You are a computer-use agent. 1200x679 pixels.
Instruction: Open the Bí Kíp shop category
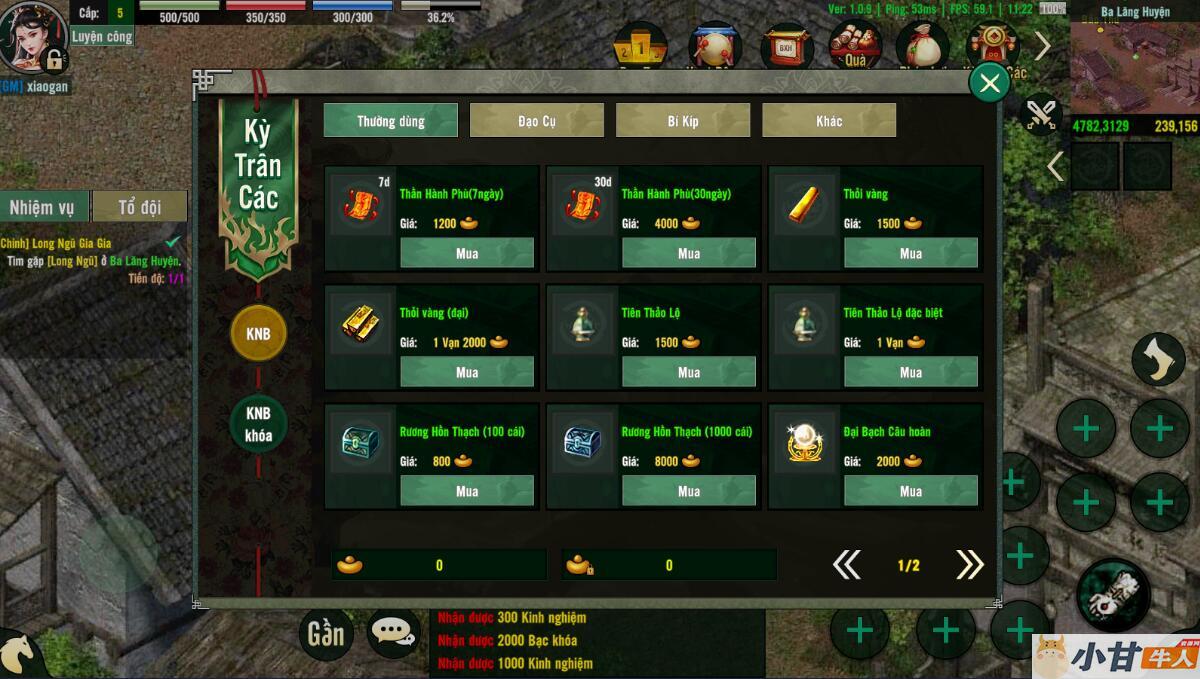point(683,121)
